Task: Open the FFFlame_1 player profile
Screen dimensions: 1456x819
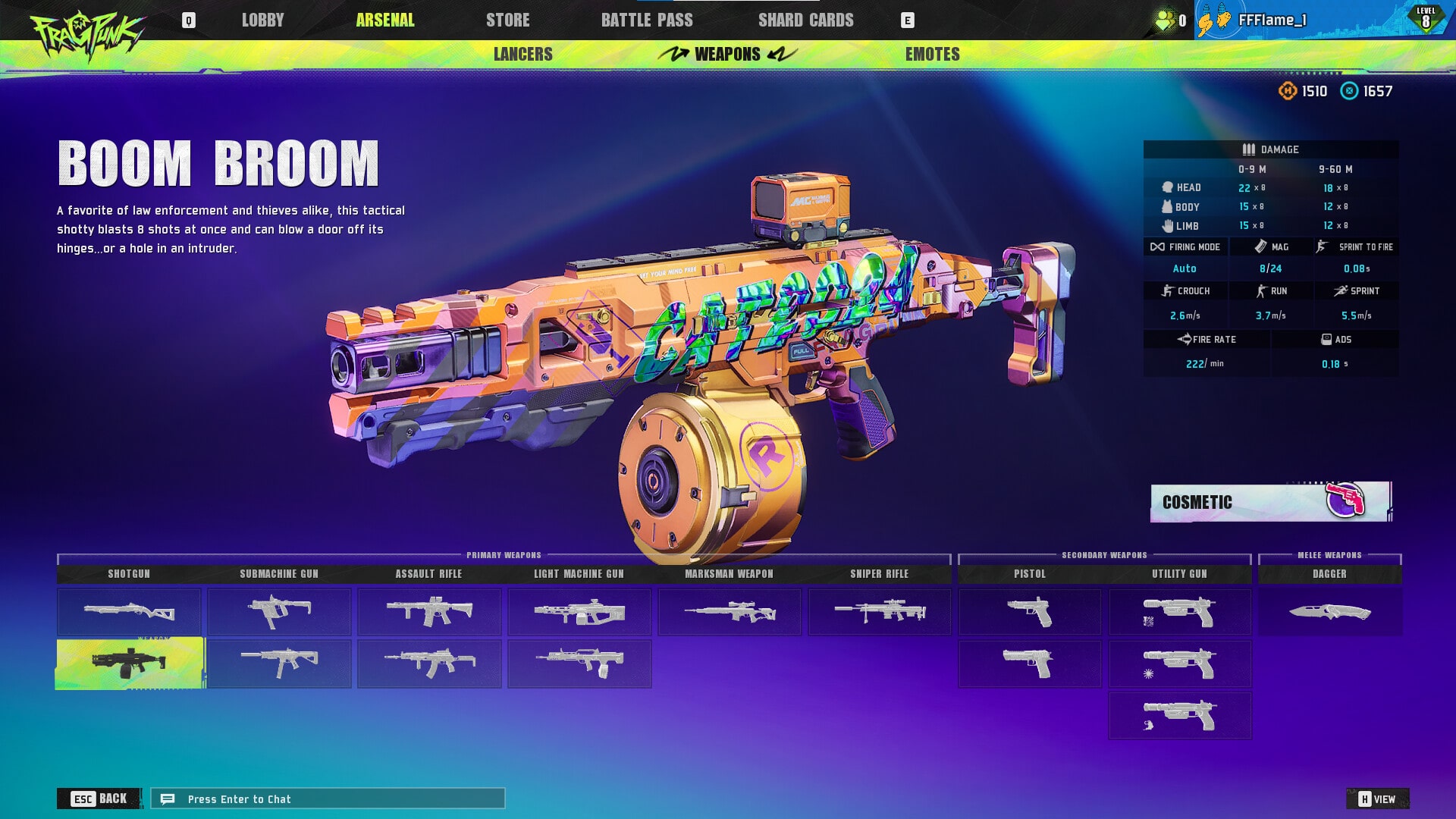Action: 1272,20
